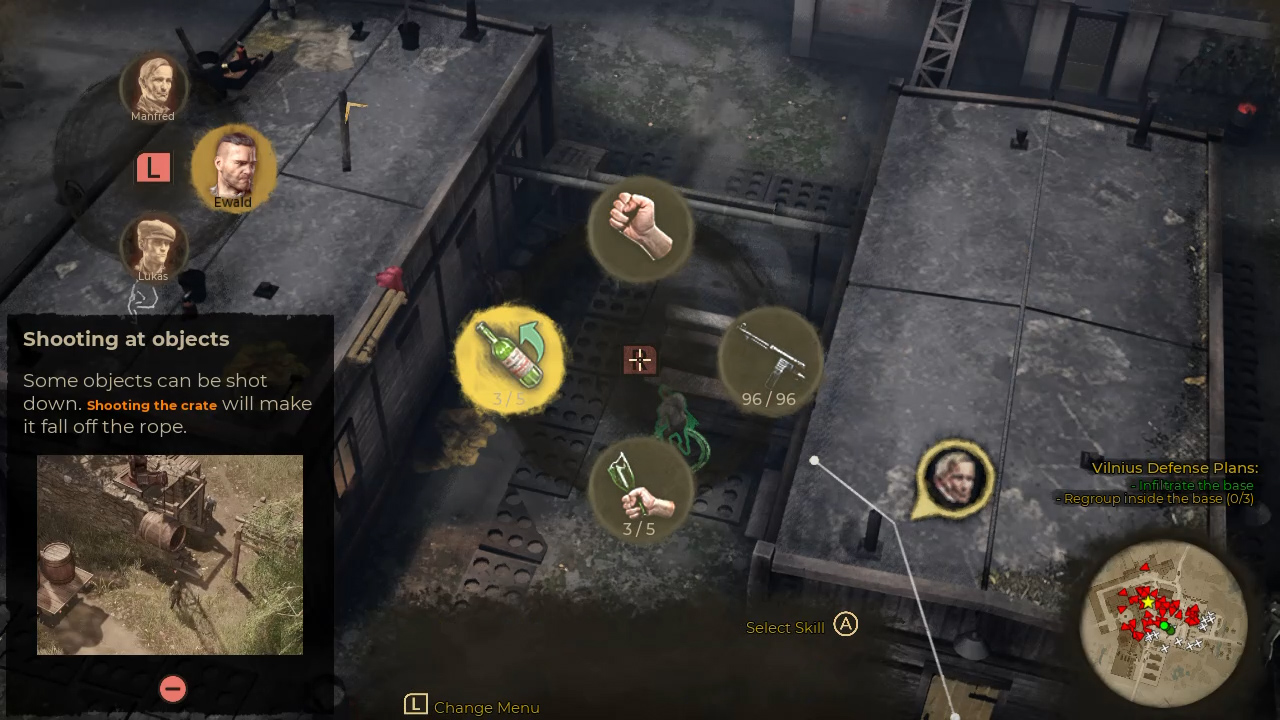Click the red crosshair targeting reticle
Image resolution: width=1280 pixels, height=720 pixels.
point(639,361)
